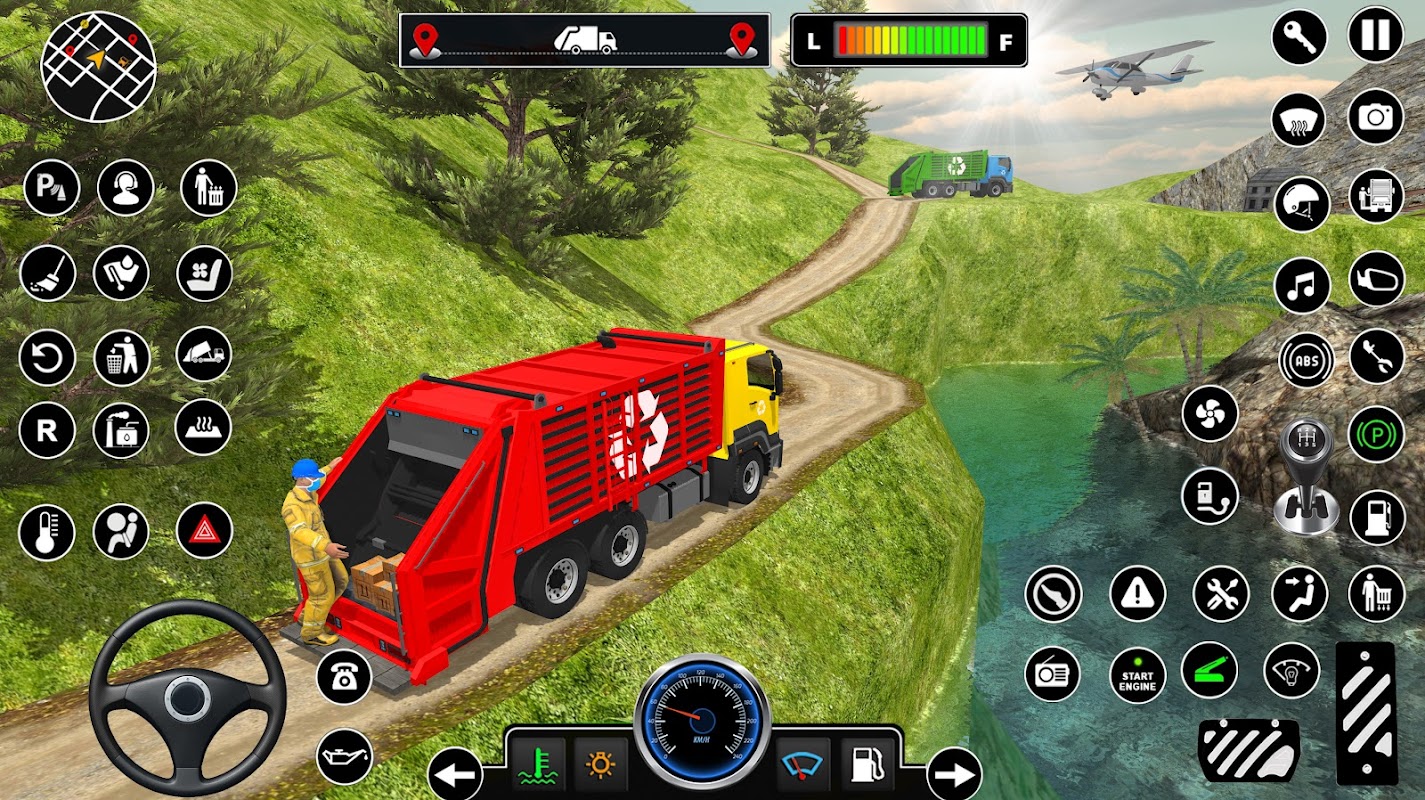Activate the ABS brake button
This screenshot has height=800, width=1425.
click(x=1306, y=360)
